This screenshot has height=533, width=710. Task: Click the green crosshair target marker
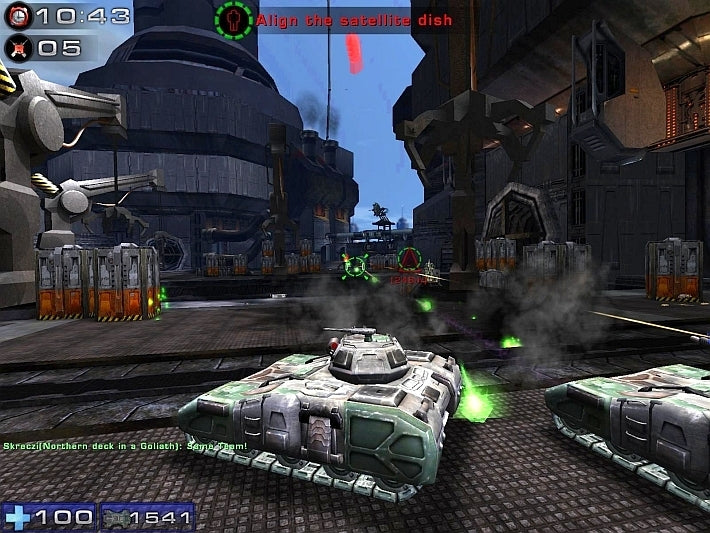pos(353,266)
